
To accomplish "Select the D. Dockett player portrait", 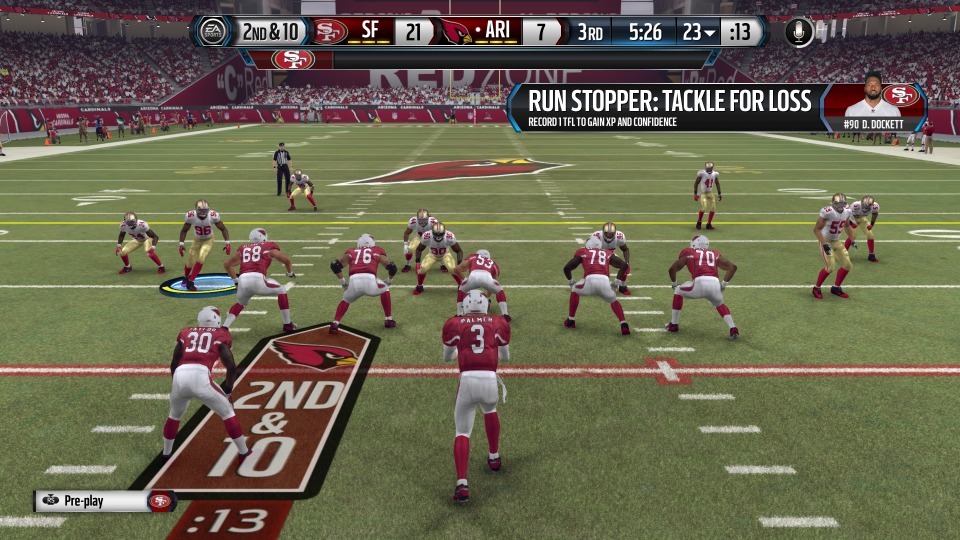I will (x=870, y=97).
